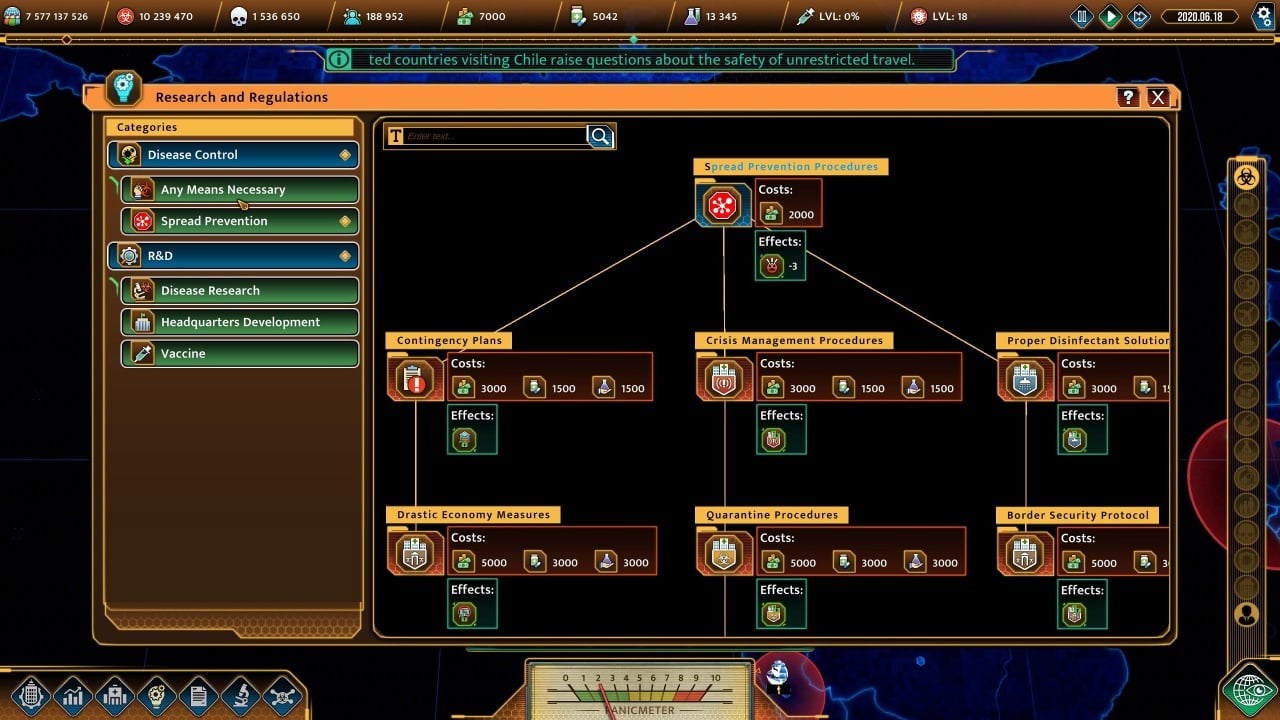Open the Any Means Necessary subcategory
Viewport: 1280px width, 720px height.
tap(239, 190)
